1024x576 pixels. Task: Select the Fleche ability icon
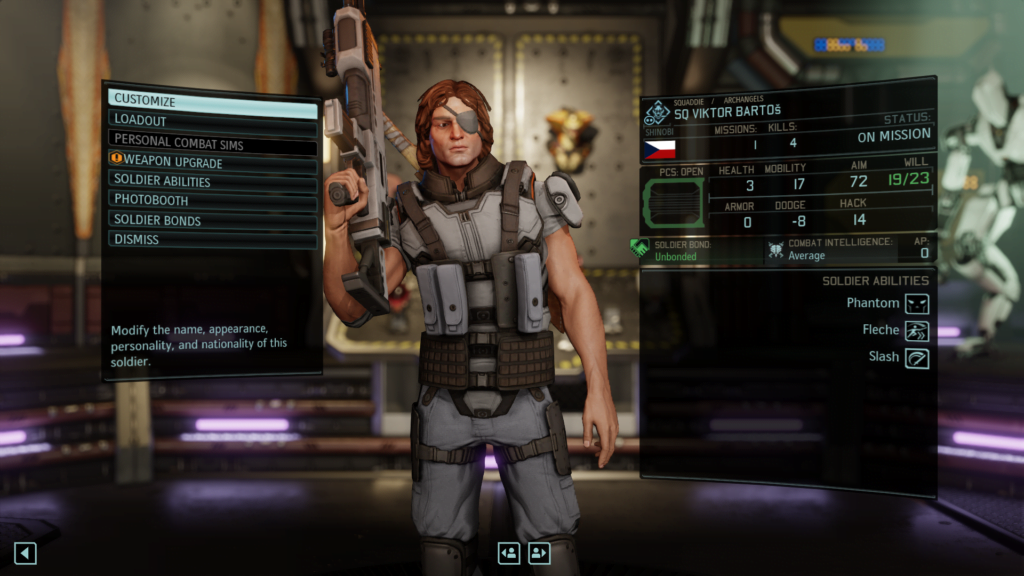coord(917,330)
